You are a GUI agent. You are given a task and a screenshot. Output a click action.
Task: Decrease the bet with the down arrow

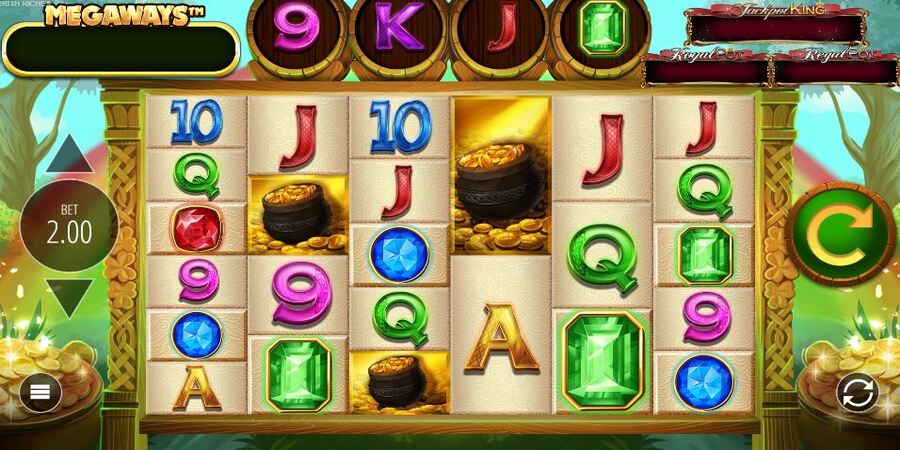(70, 298)
